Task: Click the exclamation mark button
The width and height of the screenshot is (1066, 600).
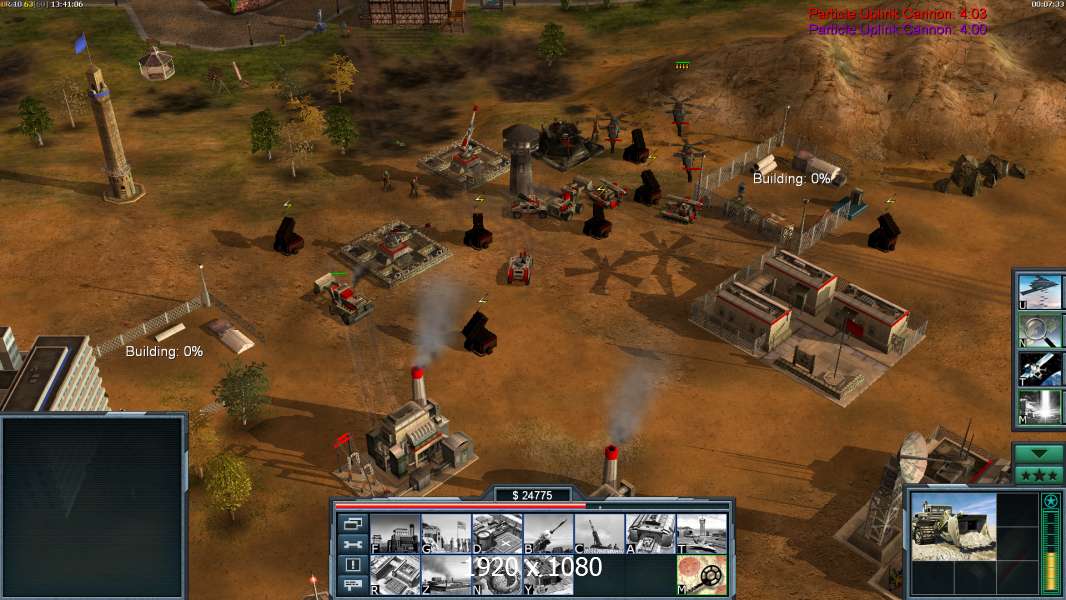Action: (x=352, y=565)
